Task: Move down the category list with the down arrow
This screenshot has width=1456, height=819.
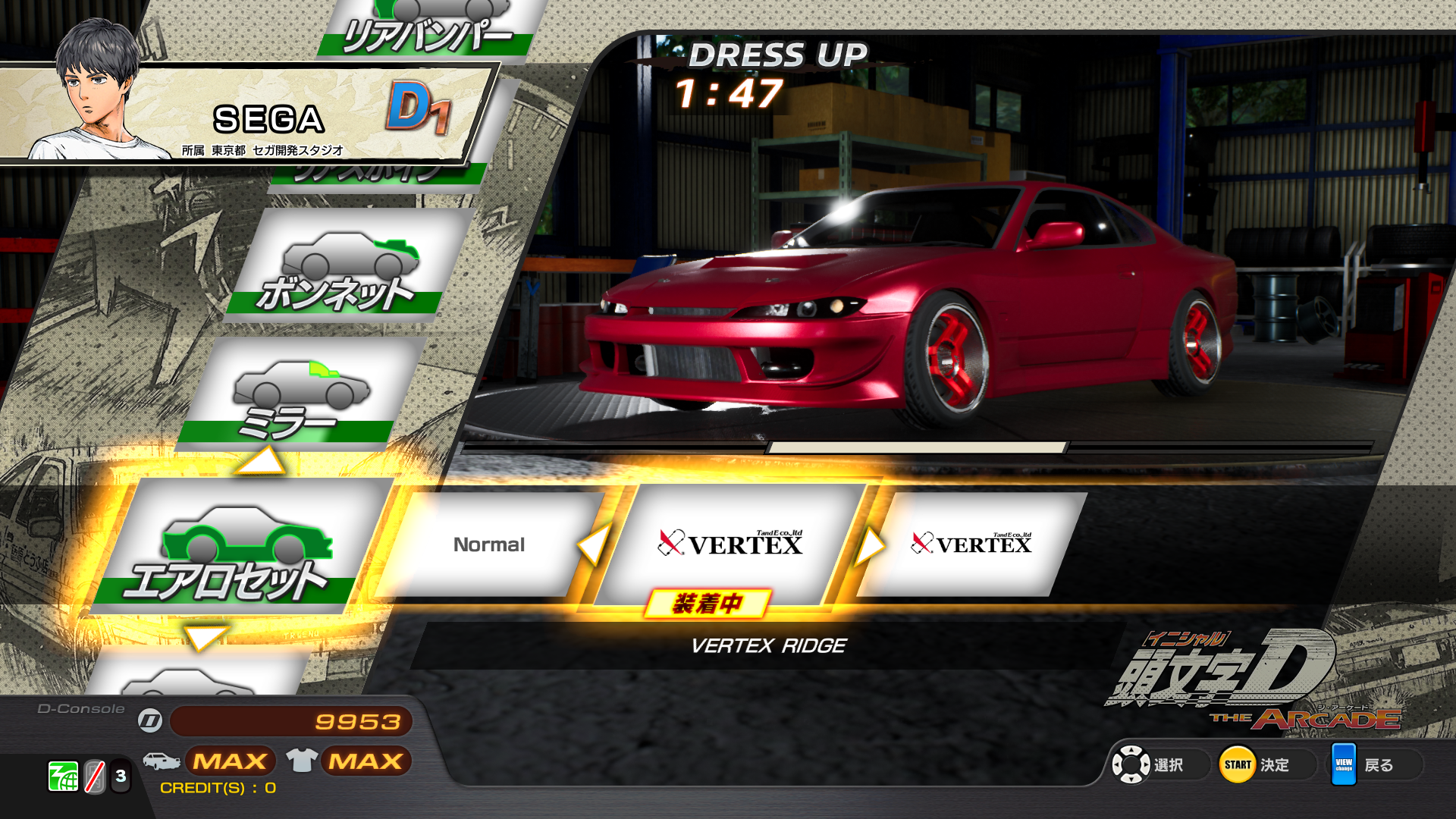Action: [205, 636]
